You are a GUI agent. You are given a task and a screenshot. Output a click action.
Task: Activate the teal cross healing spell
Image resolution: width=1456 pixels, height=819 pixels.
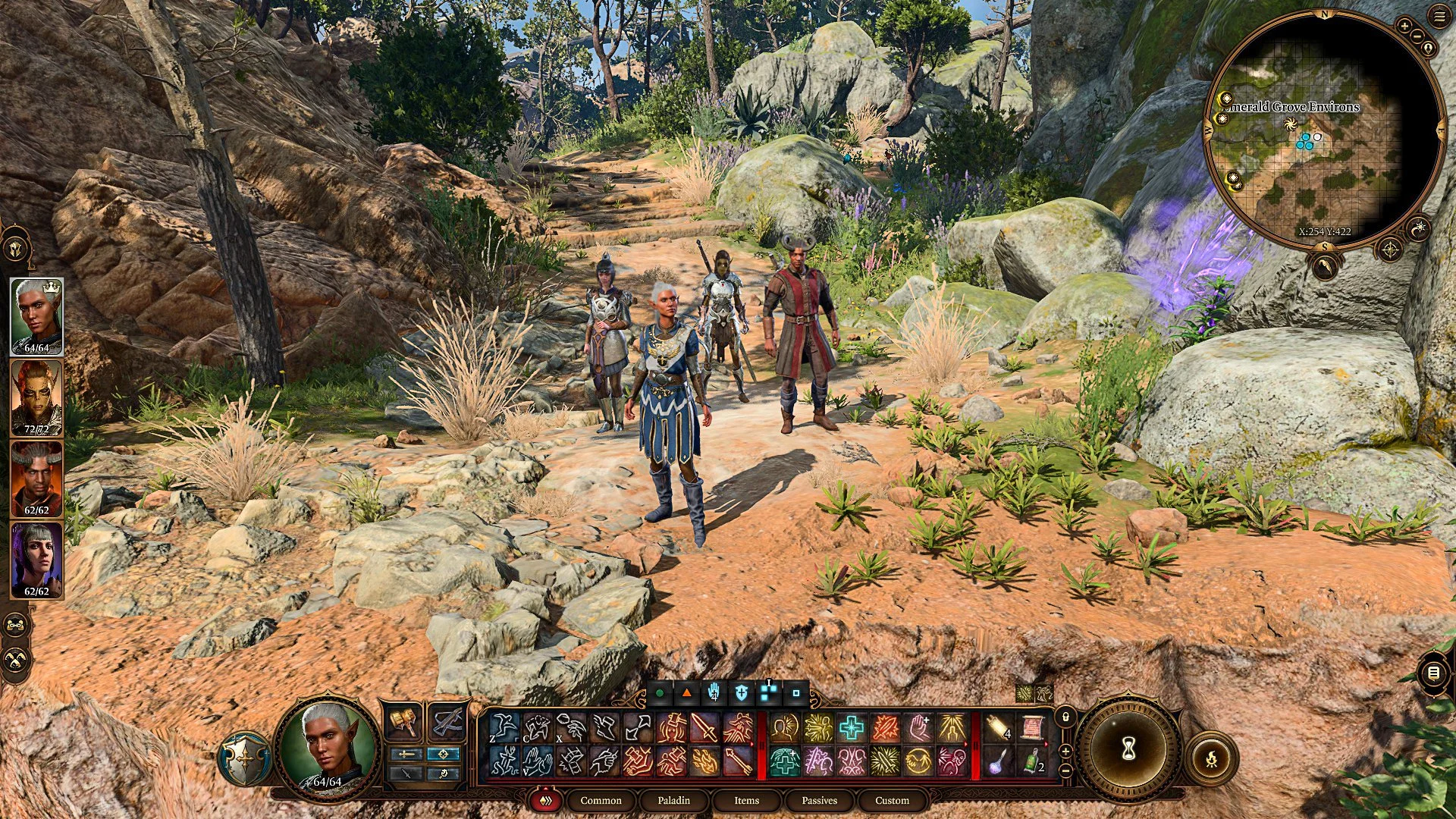tap(852, 729)
